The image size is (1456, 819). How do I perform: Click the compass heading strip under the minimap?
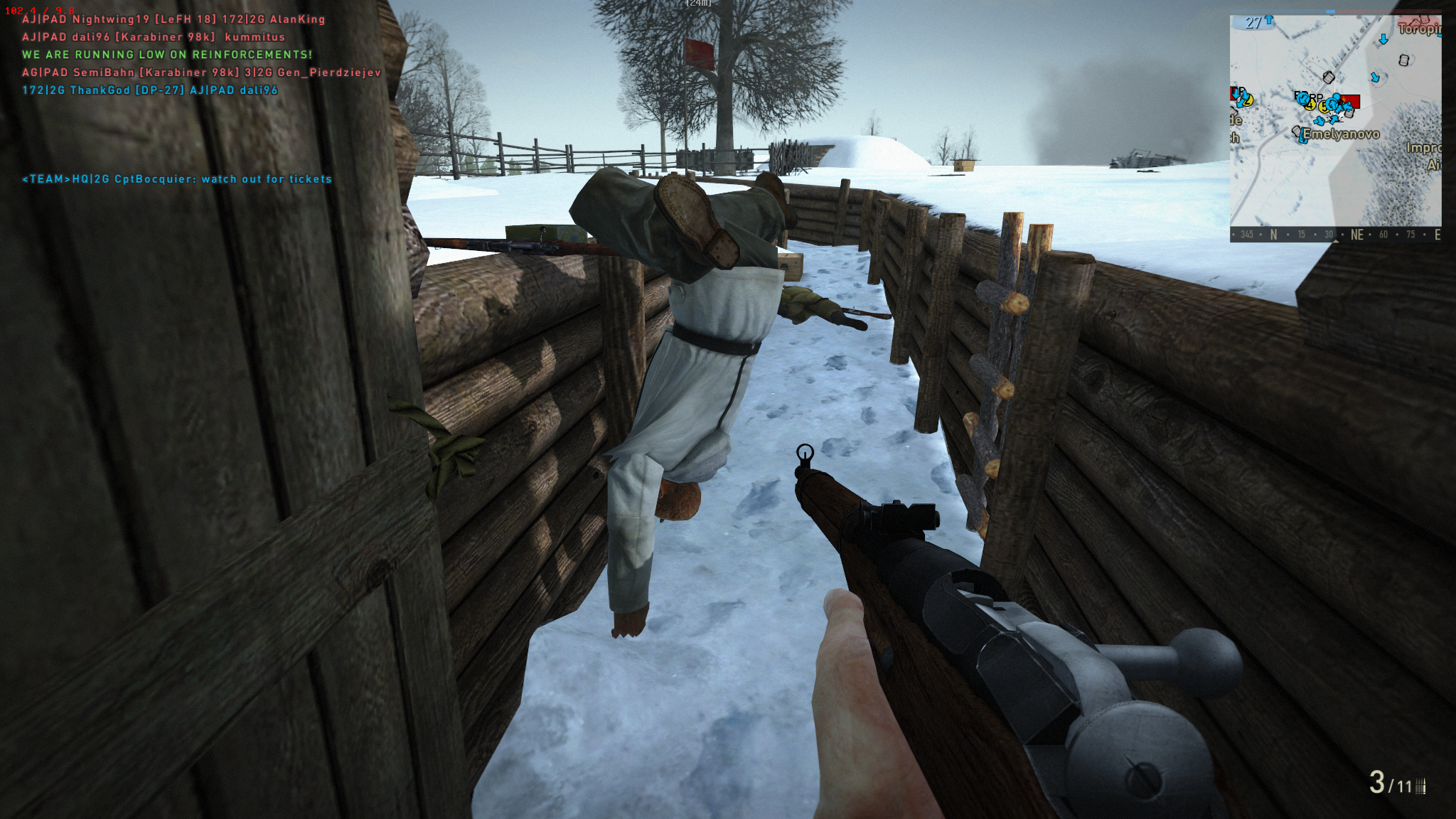coord(1335,235)
